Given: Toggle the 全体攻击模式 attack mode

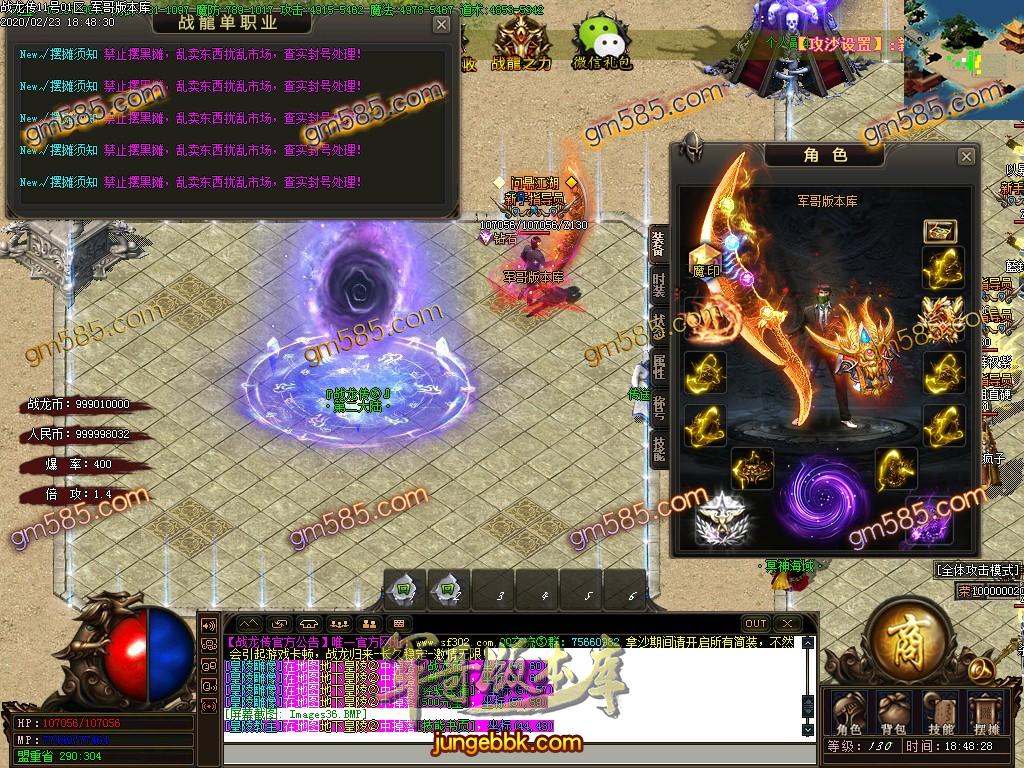Looking at the screenshot, I should click(x=976, y=570).
